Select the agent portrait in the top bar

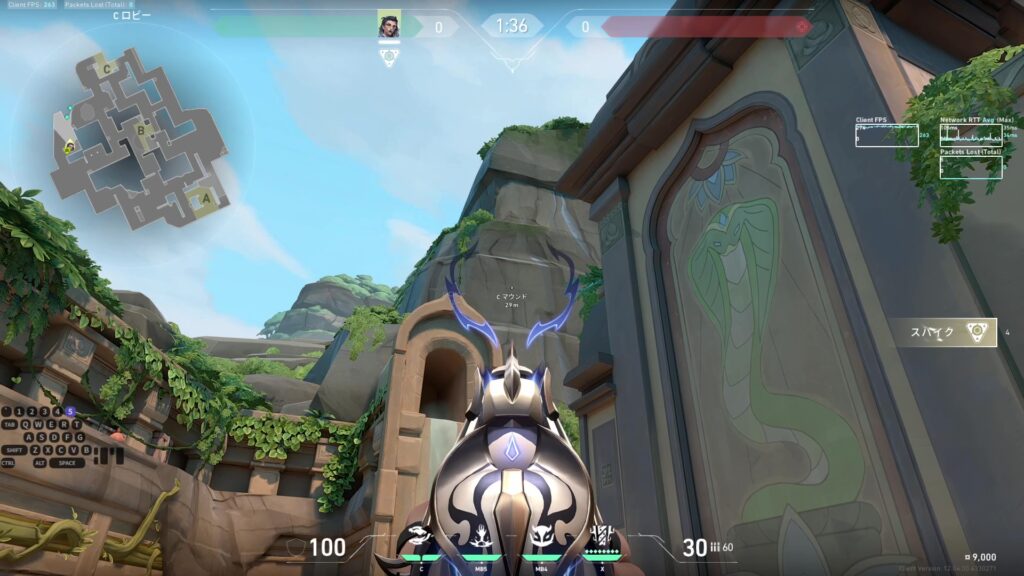pyautogui.click(x=389, y=26)
